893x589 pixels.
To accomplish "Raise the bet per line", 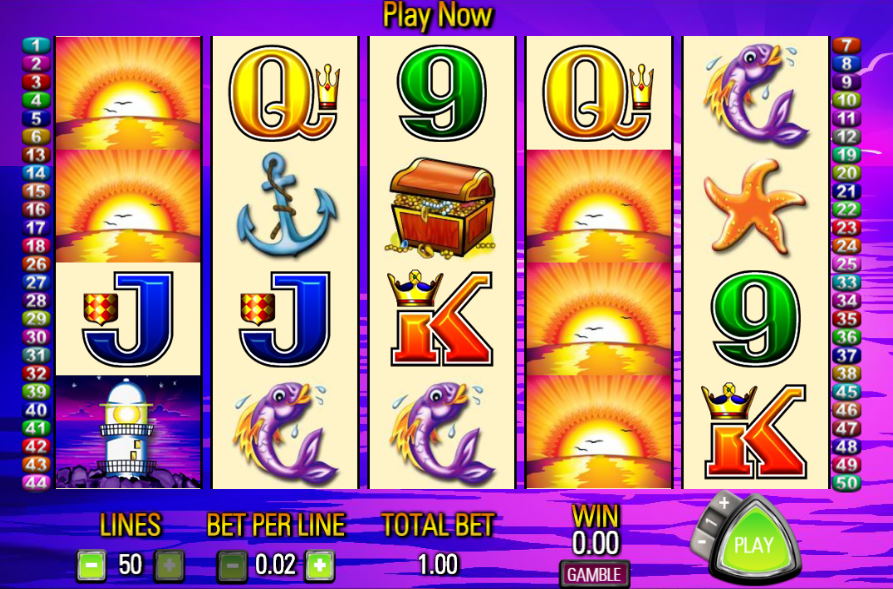I will point(318,566).
